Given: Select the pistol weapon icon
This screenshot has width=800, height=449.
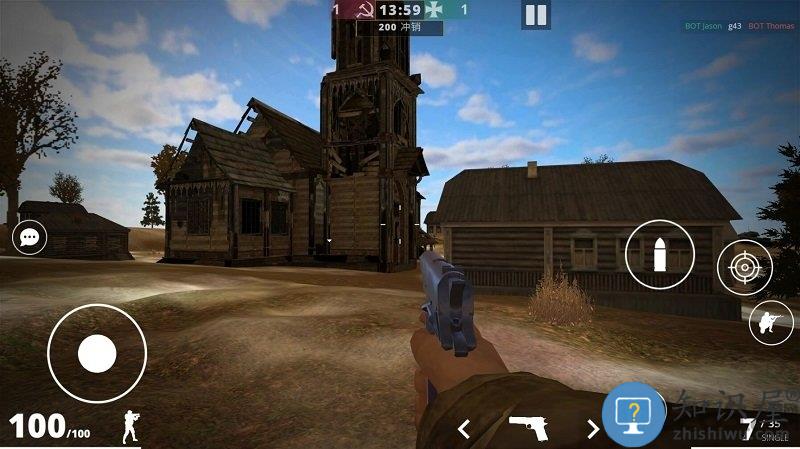Looking at the screenshot, I should click(528, 428).
